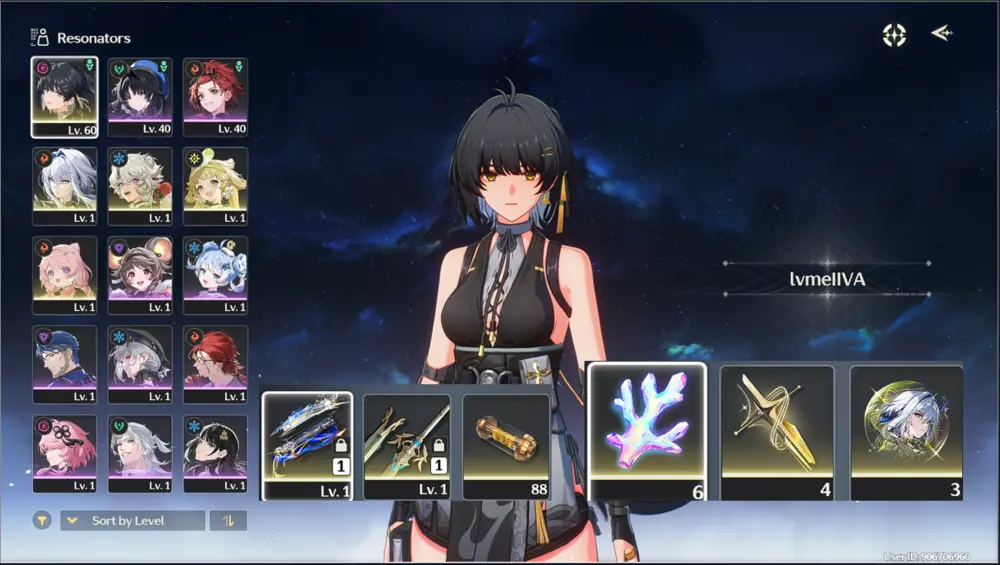This screenshot has width=1000, height=565.
Task: Pick the blue-haired man with glasses
Action: (x=64, y=363)
